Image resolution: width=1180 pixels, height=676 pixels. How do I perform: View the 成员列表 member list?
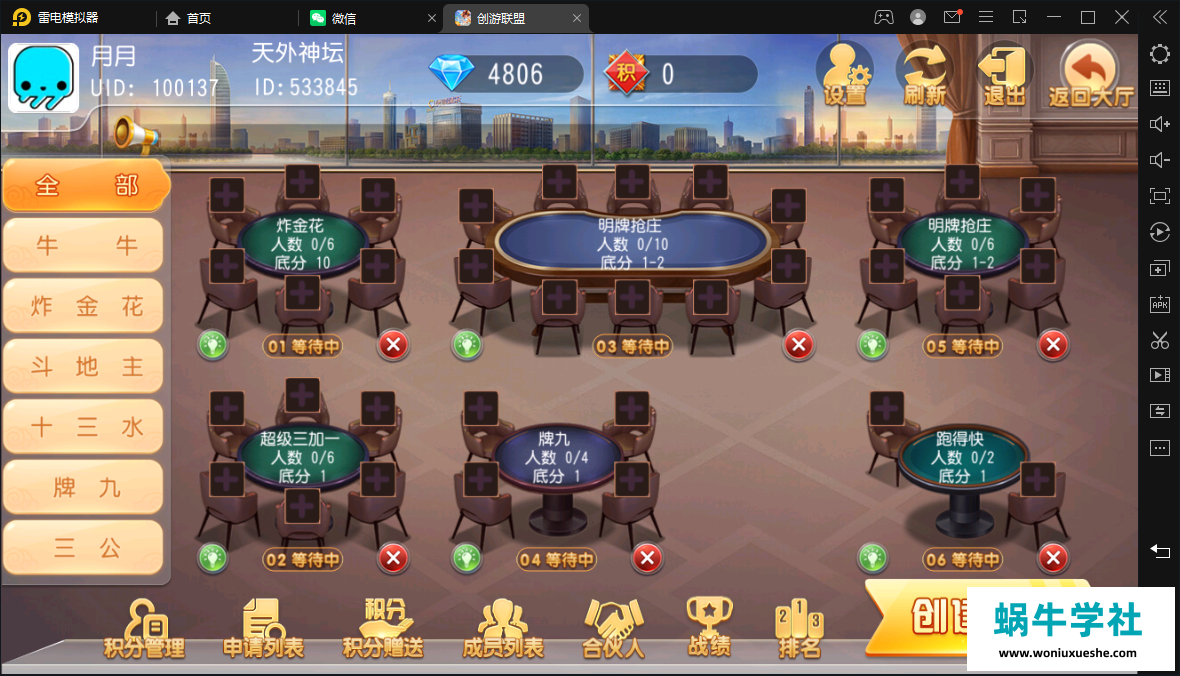tap(502, 630)
